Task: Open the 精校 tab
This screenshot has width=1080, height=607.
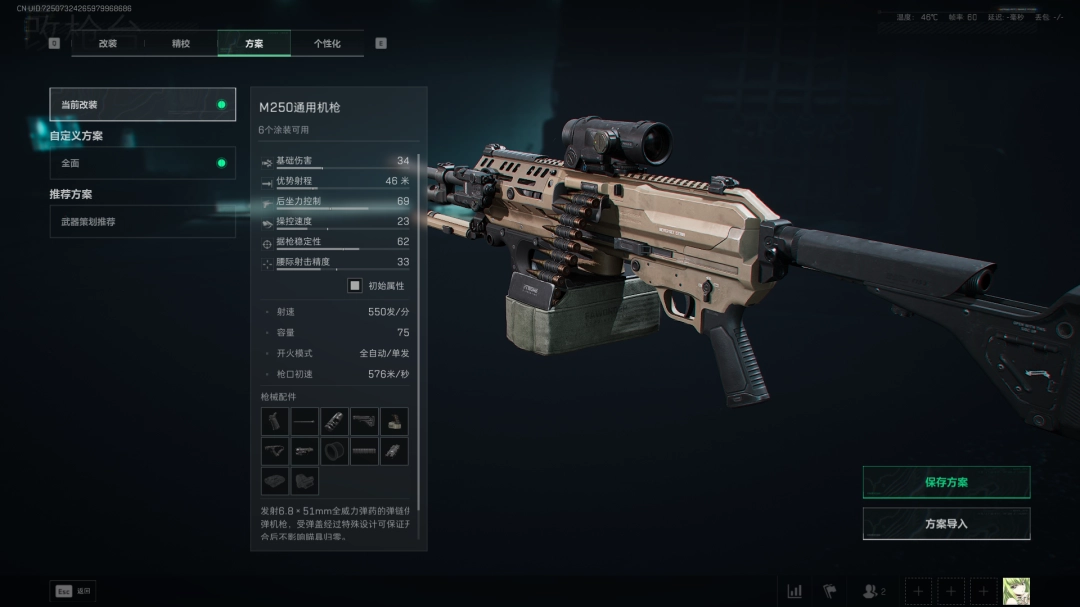Action: [181, 44]
